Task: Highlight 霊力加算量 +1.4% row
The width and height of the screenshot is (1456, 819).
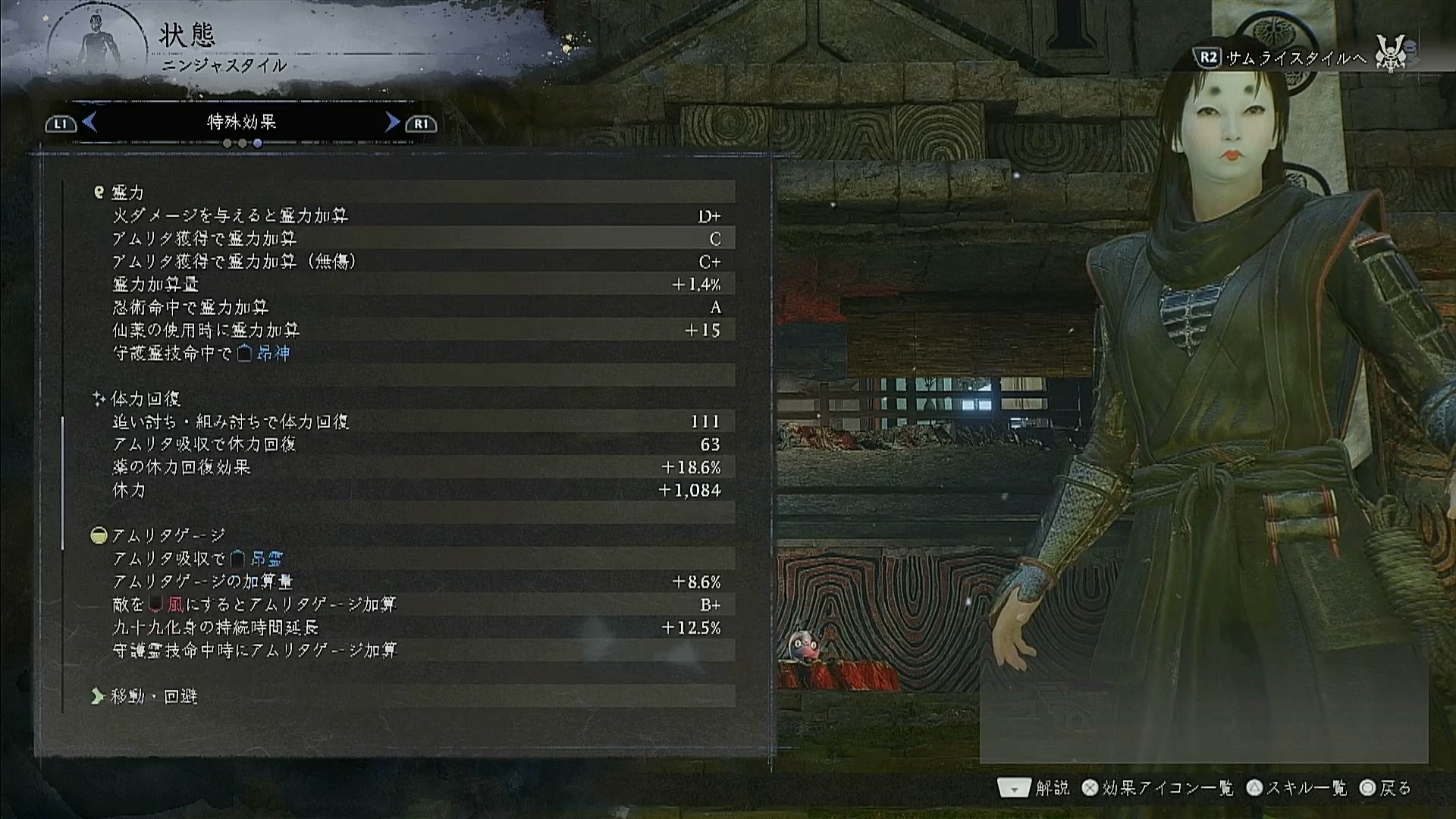Action: 416,284
